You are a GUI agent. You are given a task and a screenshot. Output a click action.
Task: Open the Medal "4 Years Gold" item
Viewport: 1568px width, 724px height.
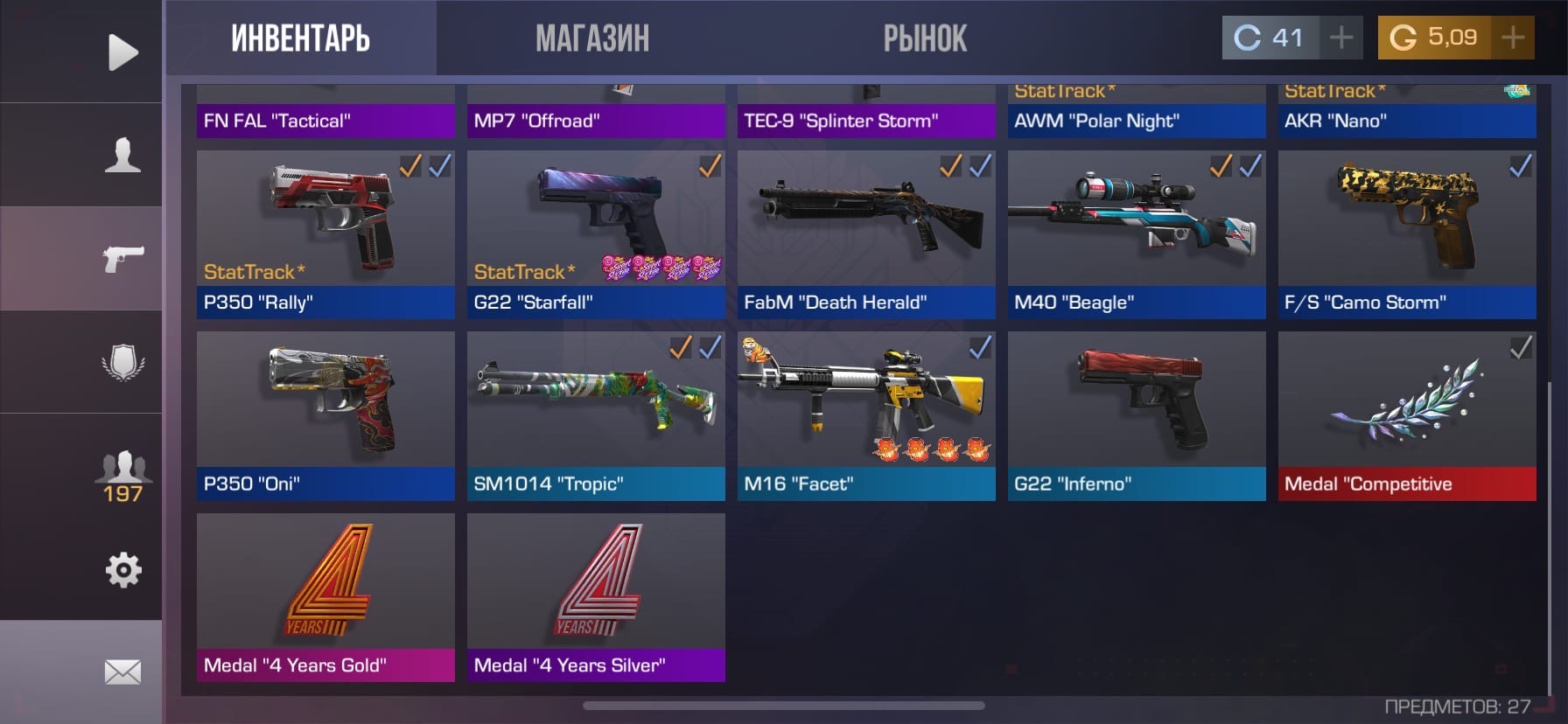(x=325, y=597)
